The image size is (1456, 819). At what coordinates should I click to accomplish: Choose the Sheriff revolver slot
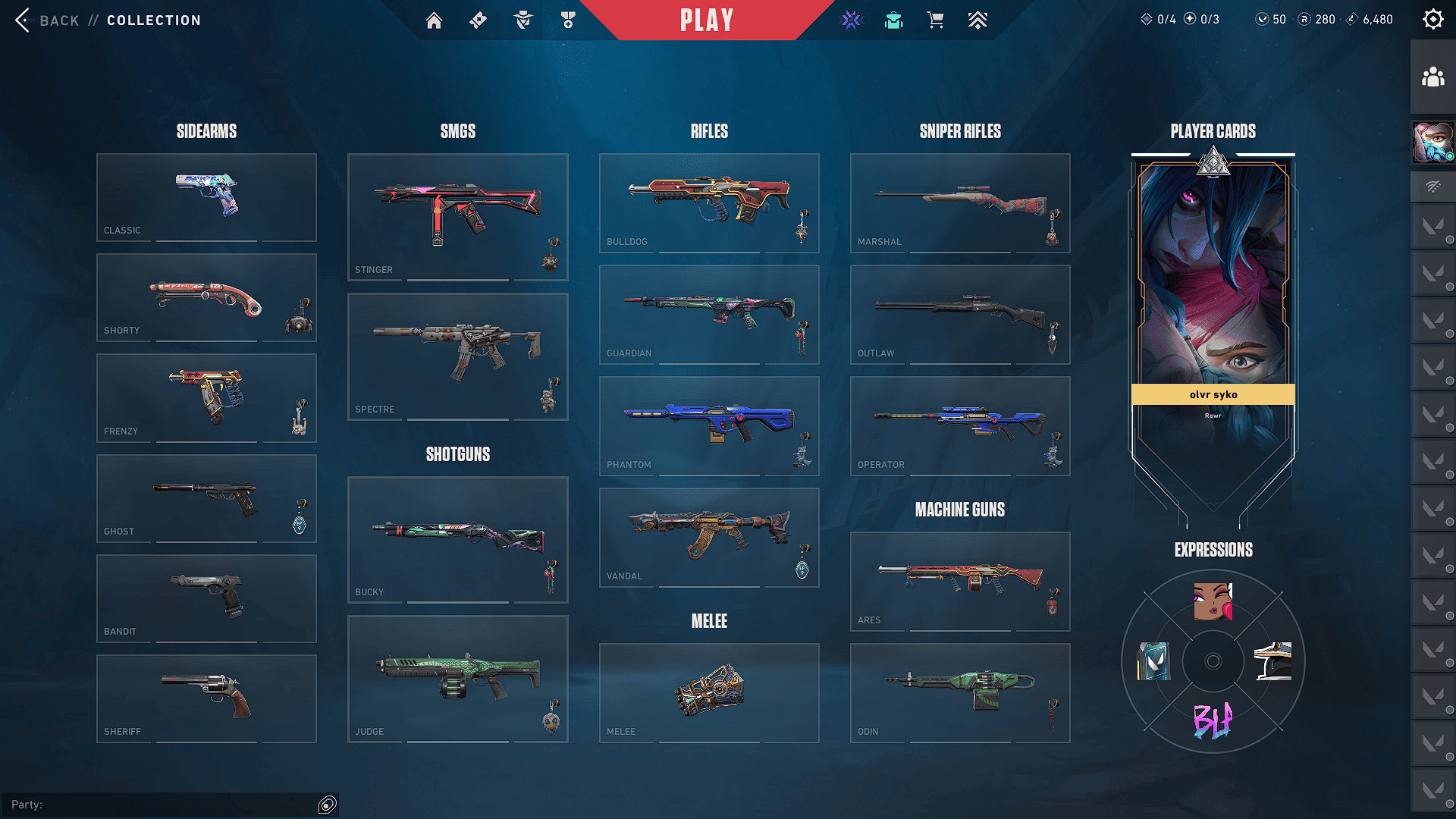pyautogui.click(x=206, y=698)
